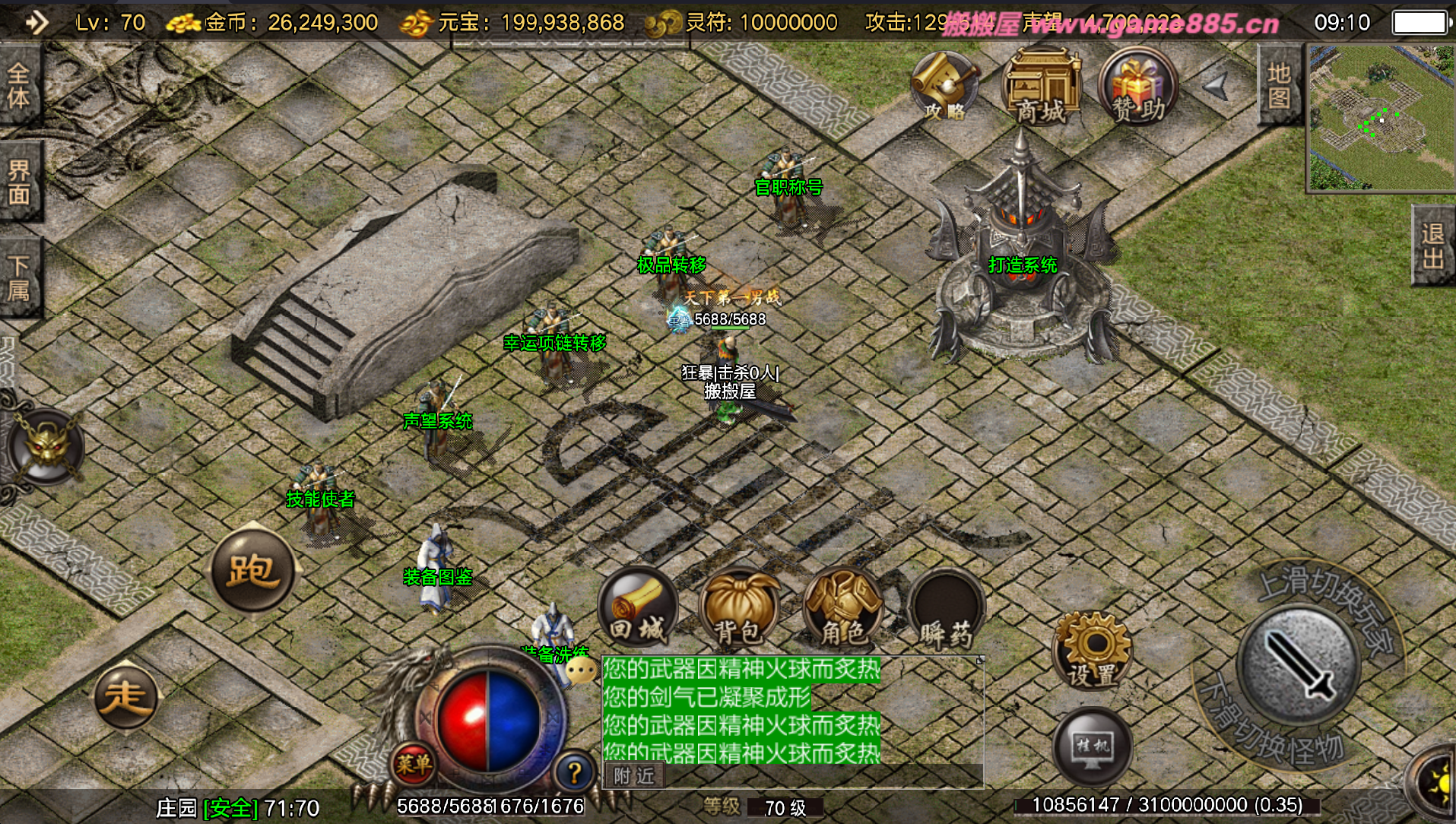1456x824 pixels.
Task: Select the 下属 side tab
Action: click(18, 277)
